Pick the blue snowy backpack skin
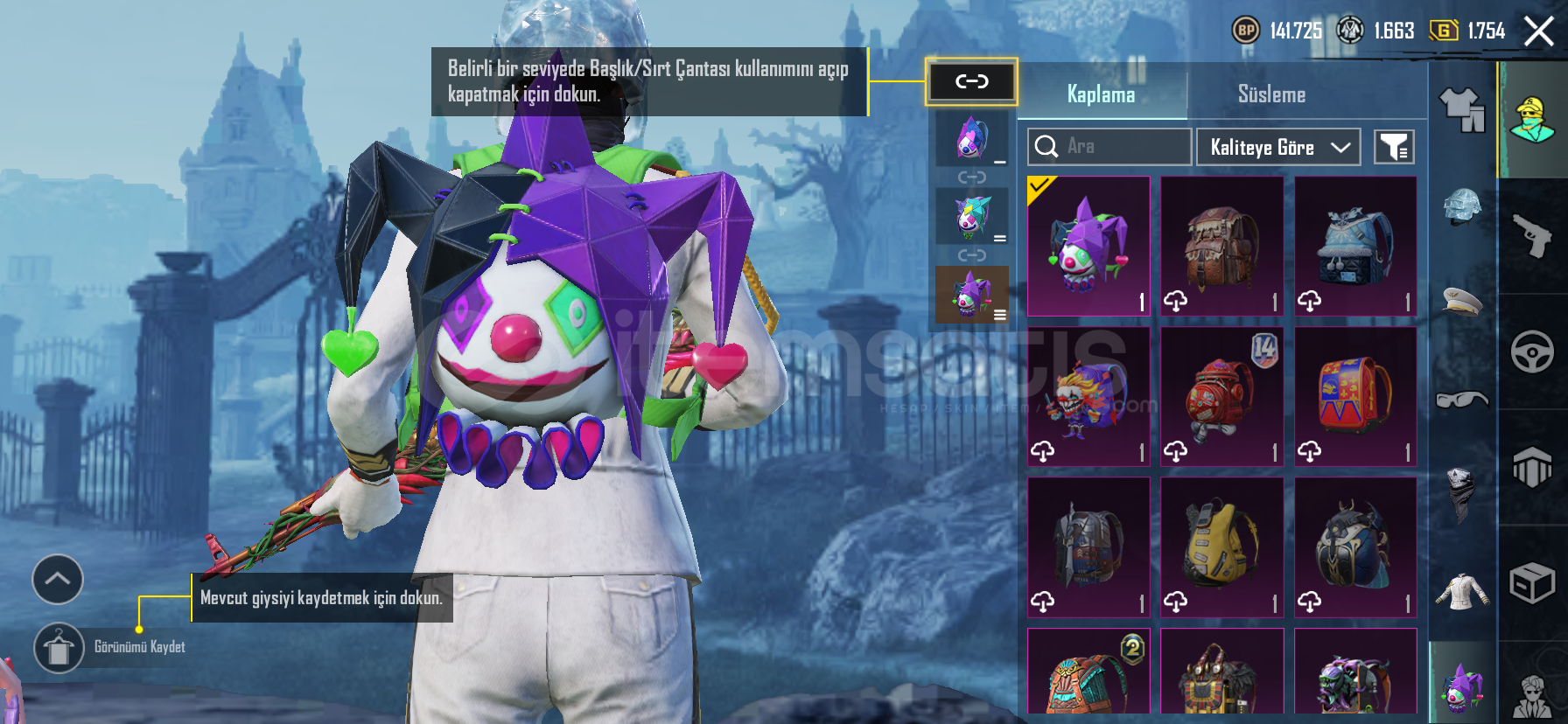Viewport: 1568px width, 724px height. click(1354, 246)
